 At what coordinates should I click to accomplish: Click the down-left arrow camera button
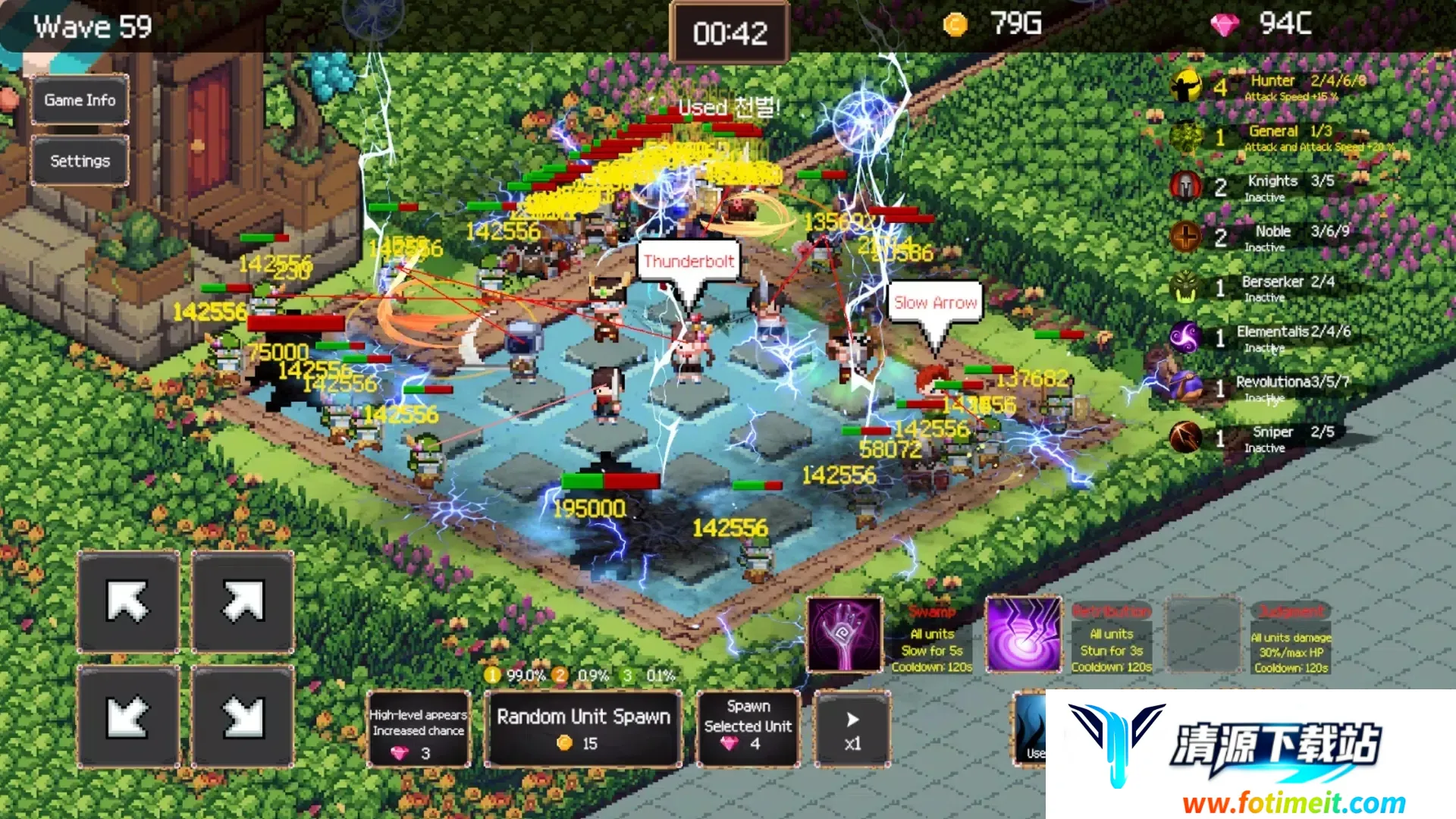tap(128, 717)
